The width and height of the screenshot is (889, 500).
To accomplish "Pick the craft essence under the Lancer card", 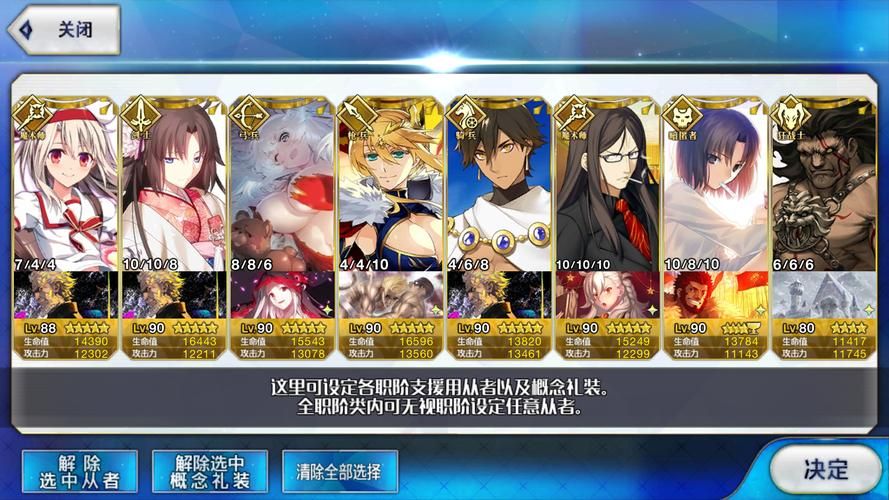I will pos(390,295).
